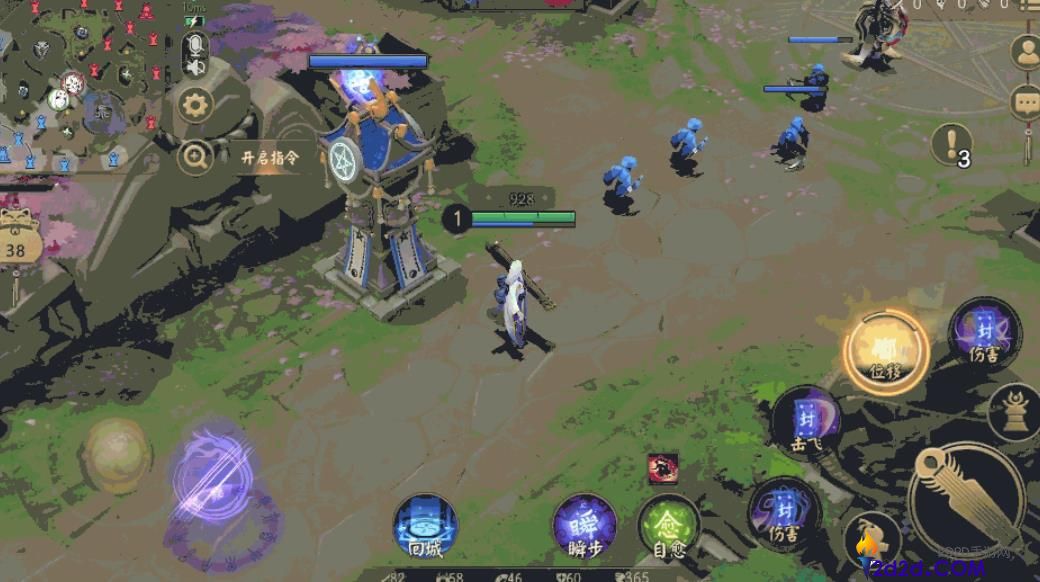Target towers with the tower icon button
This screenshot has width=1040, height=582.
coord(1014,411)
